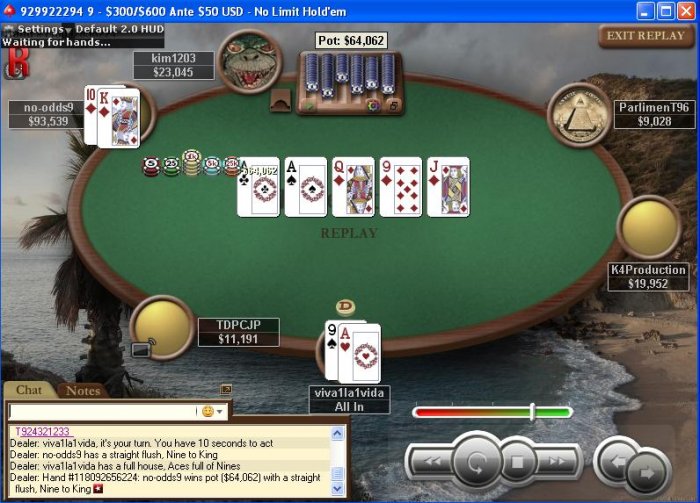Adjust the replay speed slider

coord(532,411)
